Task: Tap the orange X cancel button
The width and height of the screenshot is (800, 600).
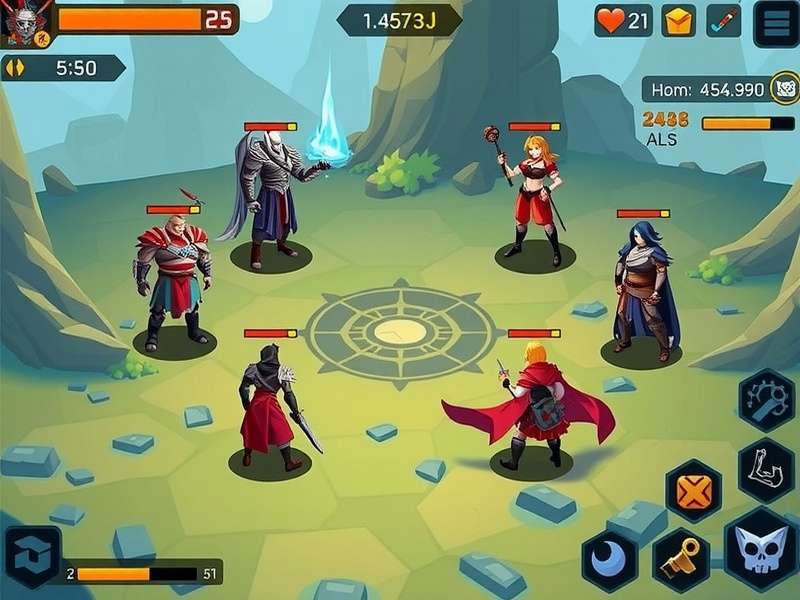Action: 693,491
